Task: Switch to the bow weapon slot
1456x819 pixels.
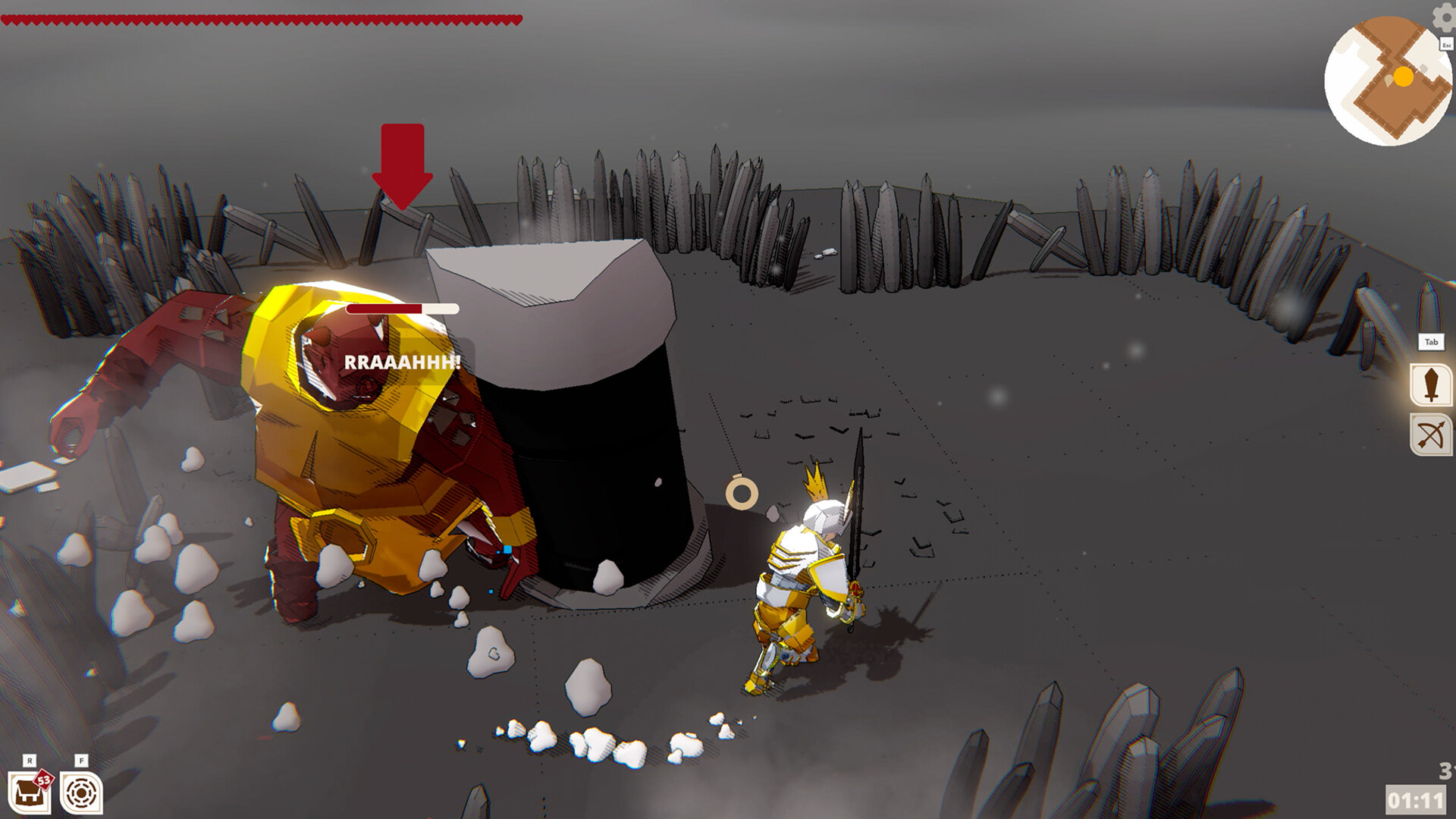Action: pyautogui.click(x=1431, y=435)
